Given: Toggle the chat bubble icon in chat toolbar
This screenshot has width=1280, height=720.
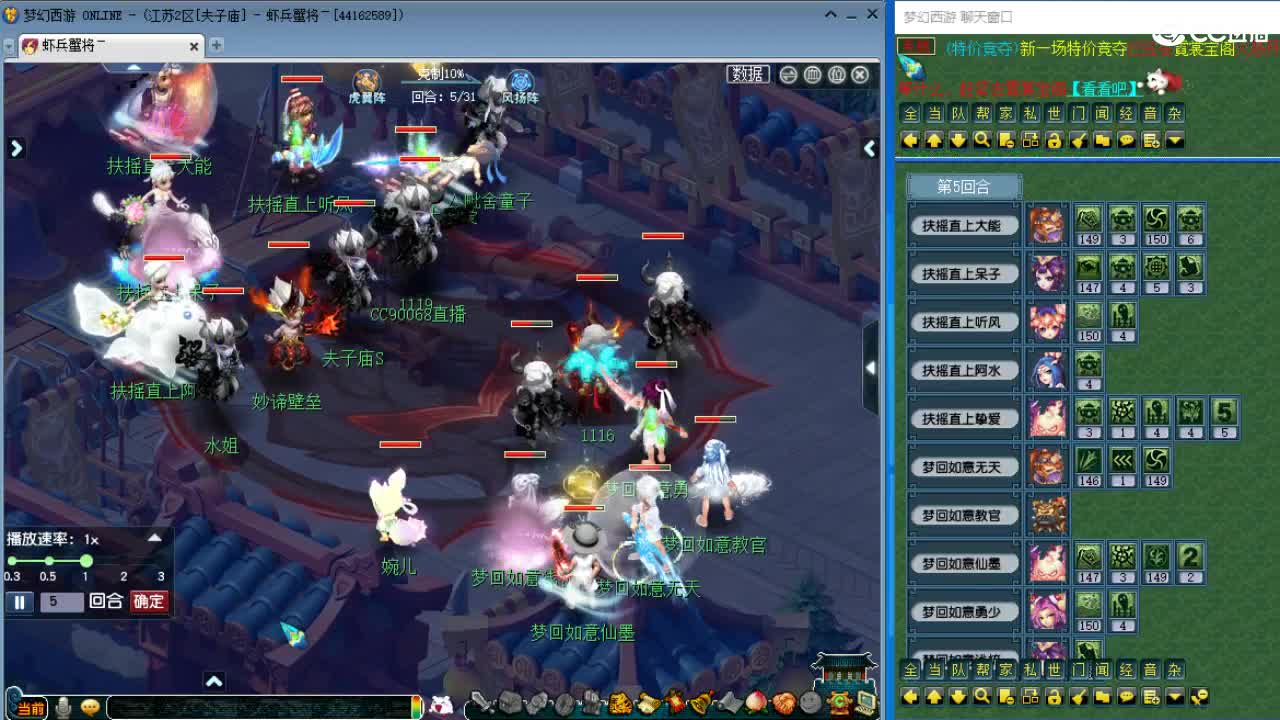Looking at the screenshot, I should click(x=1127, y=141).
